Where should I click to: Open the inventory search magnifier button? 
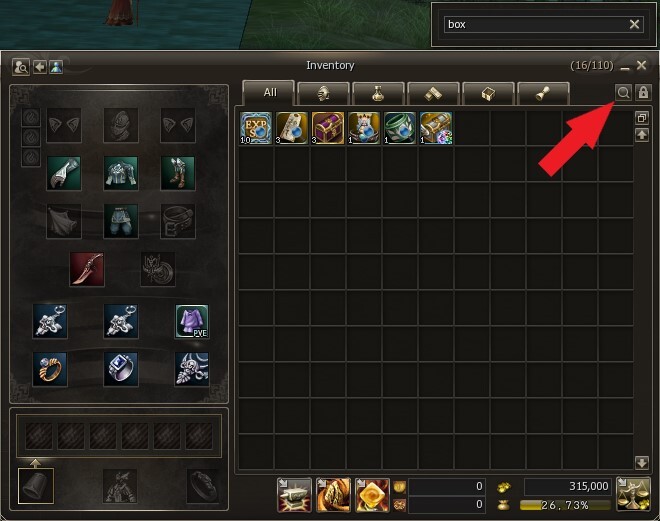[623, 92]
